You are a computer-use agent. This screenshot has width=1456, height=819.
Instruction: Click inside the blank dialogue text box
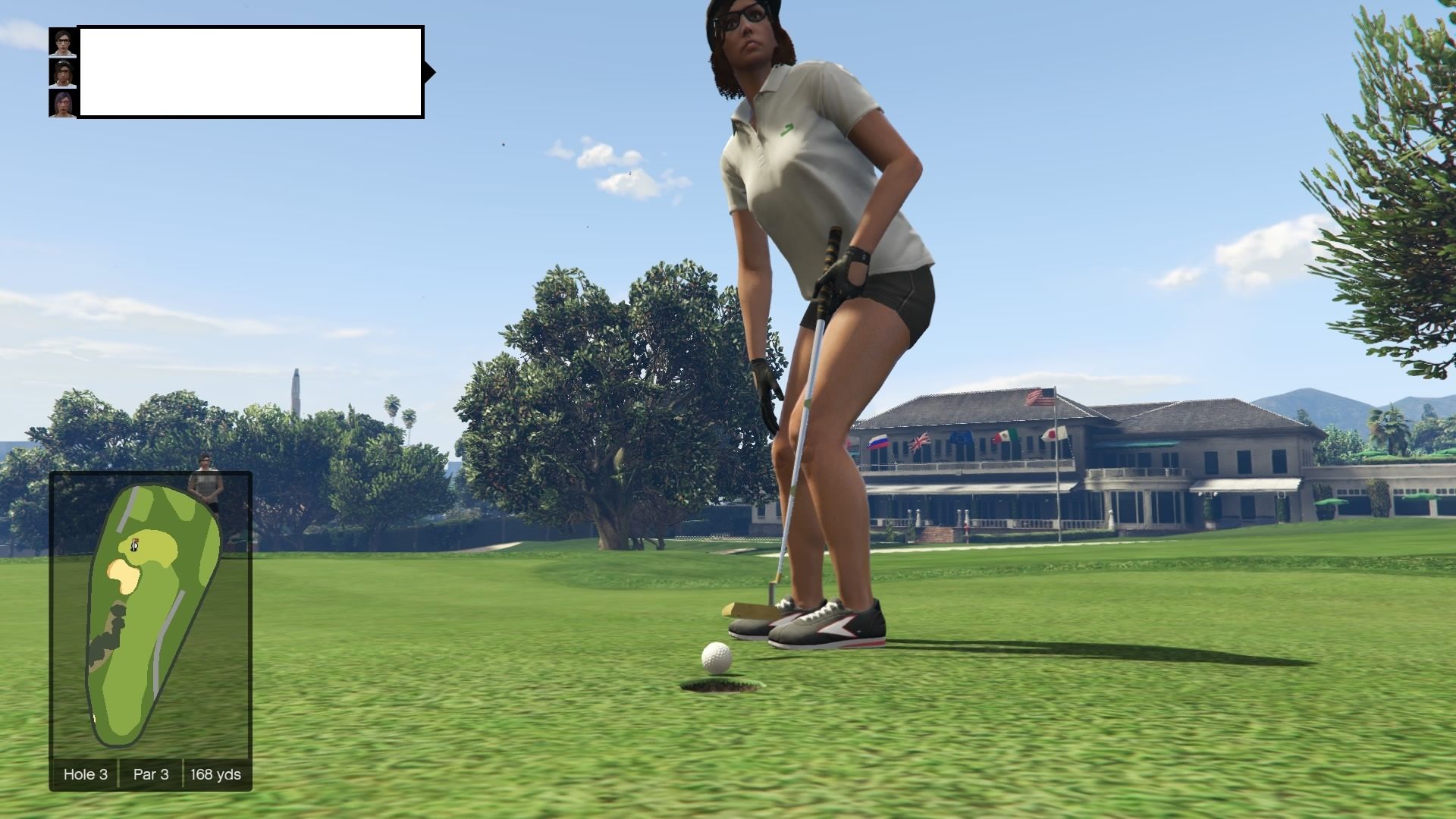(x=250, y=72)
